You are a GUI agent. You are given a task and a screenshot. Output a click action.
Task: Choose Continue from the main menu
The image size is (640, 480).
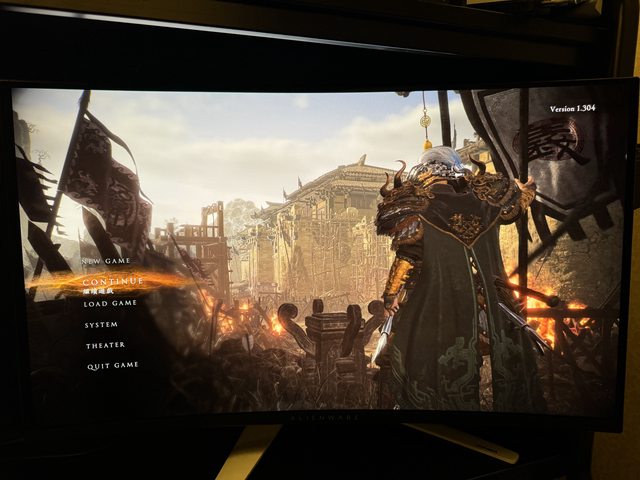pyautogui.click(x=113, y=282)
